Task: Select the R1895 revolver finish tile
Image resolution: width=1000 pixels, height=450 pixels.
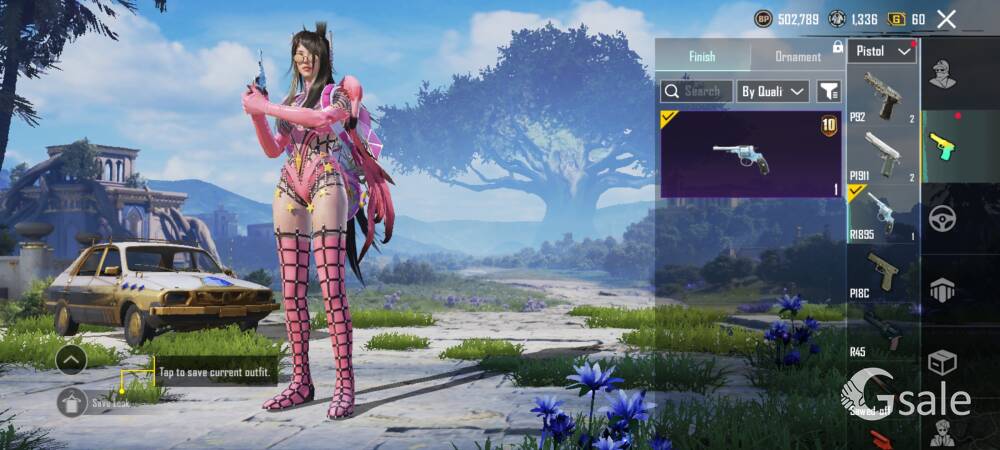Action: pos(751,154)
